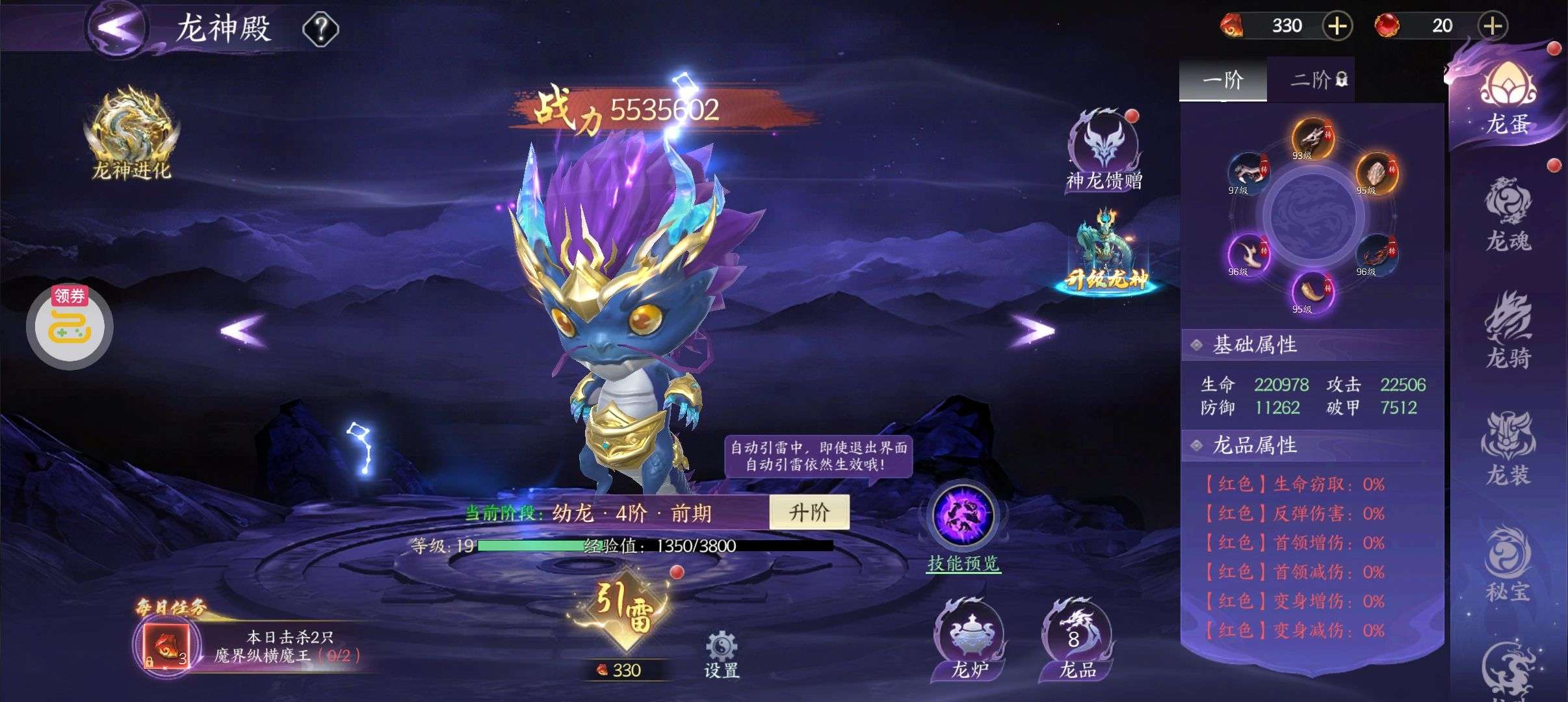The height and width of the screenshot is (702, 1568).
Task: Open 设置 gear settings
Action: coord(721,653)
